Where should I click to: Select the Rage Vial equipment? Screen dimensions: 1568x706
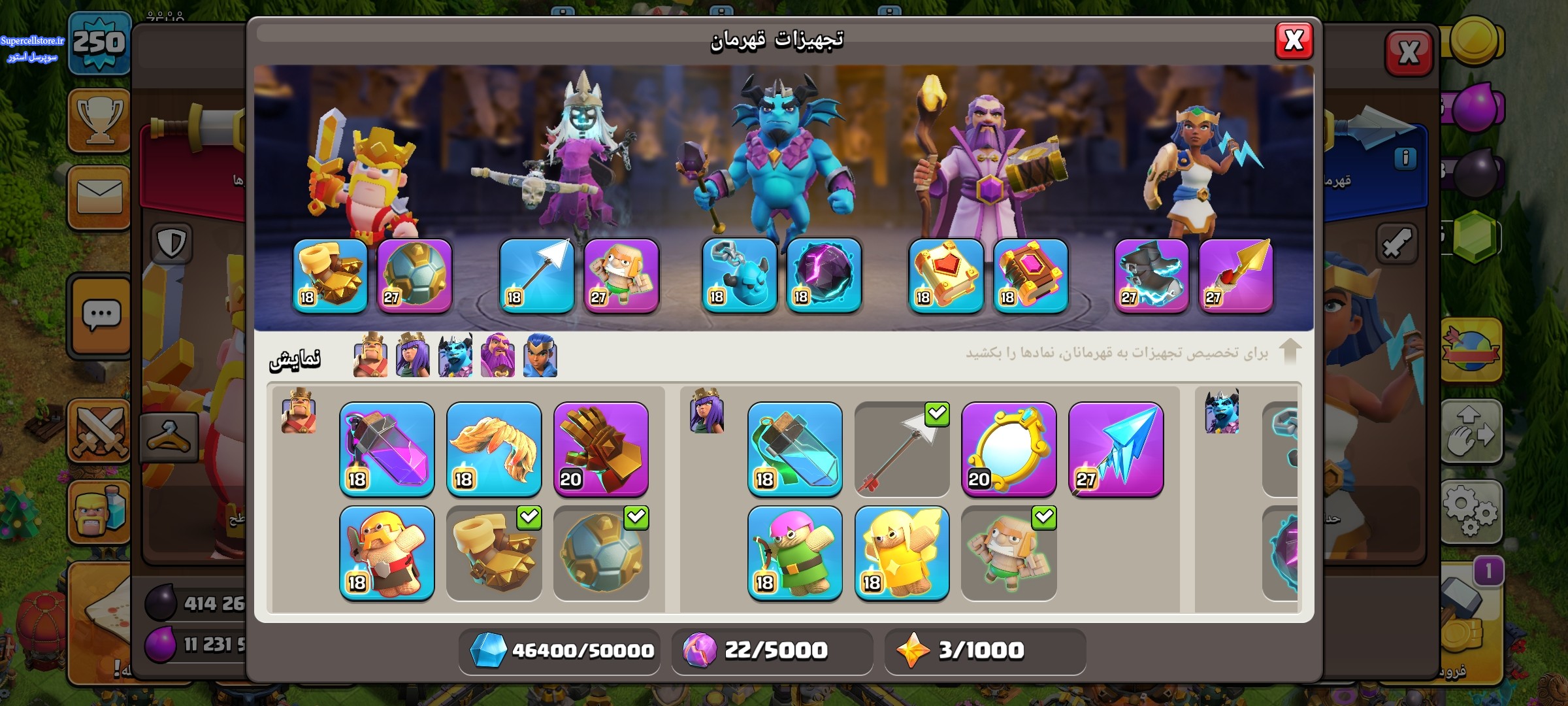[x=387, y=449]
